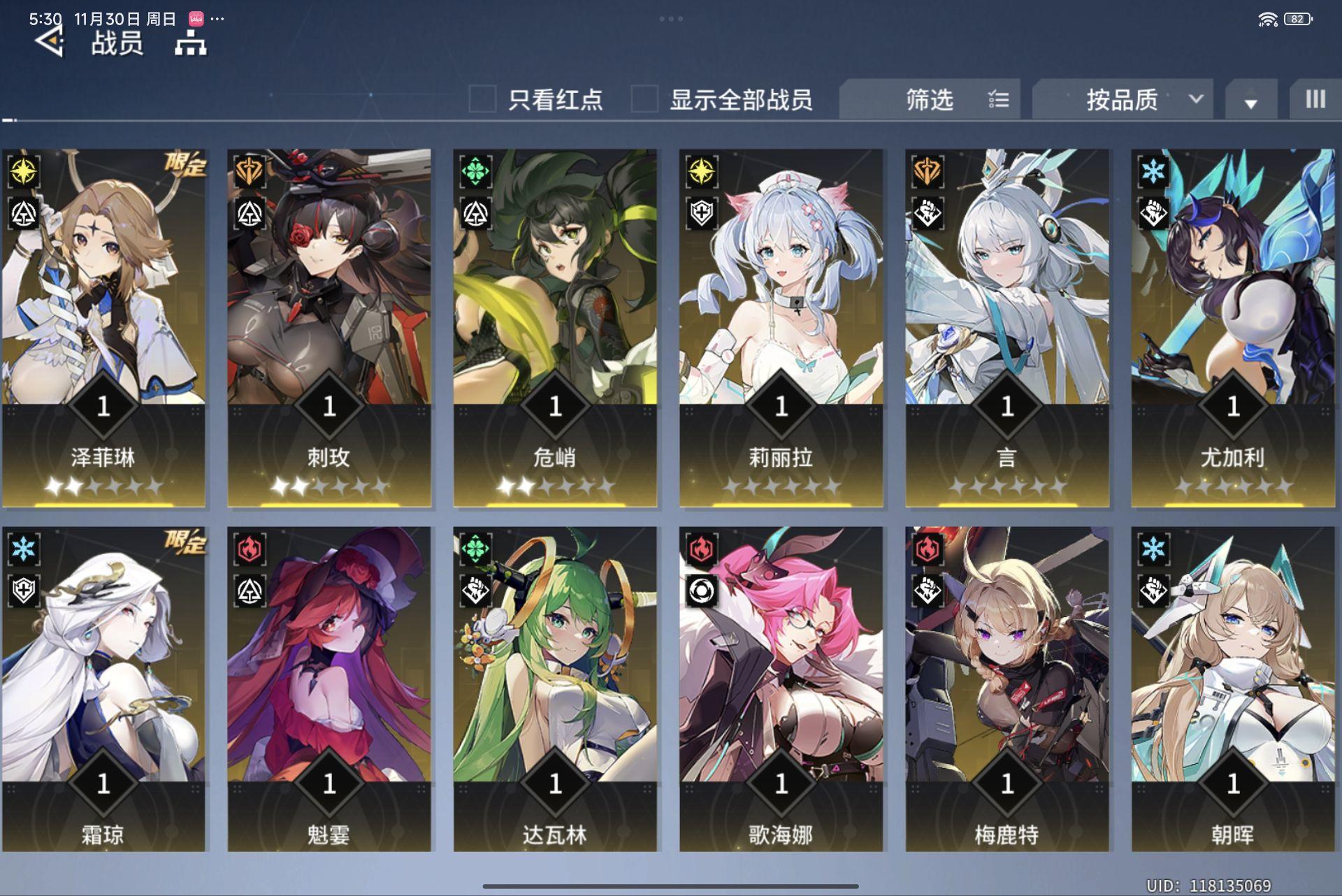Check the 显示全部战员 checkbox
The width and height of the screenshot is (1342, 896).
pyautogui.click(x=643, y=99)
